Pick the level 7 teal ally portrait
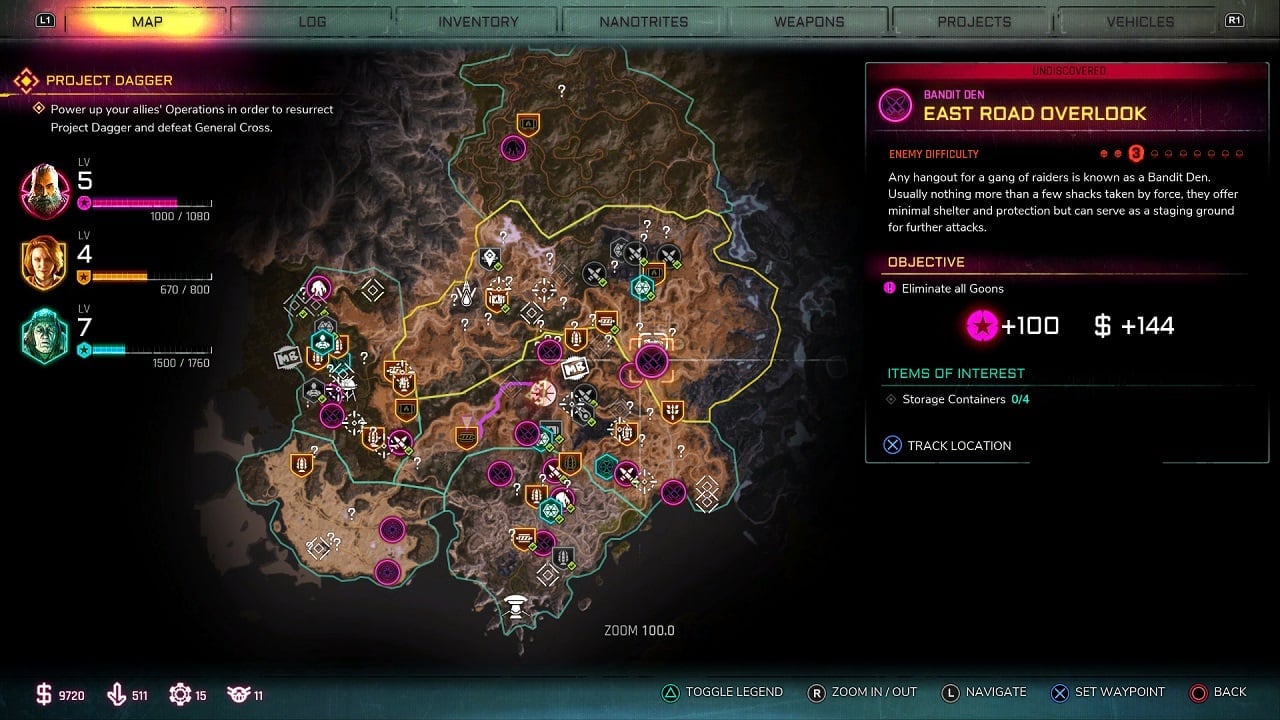The height and width of the screenshot is (720, 1280). [45, 336]
